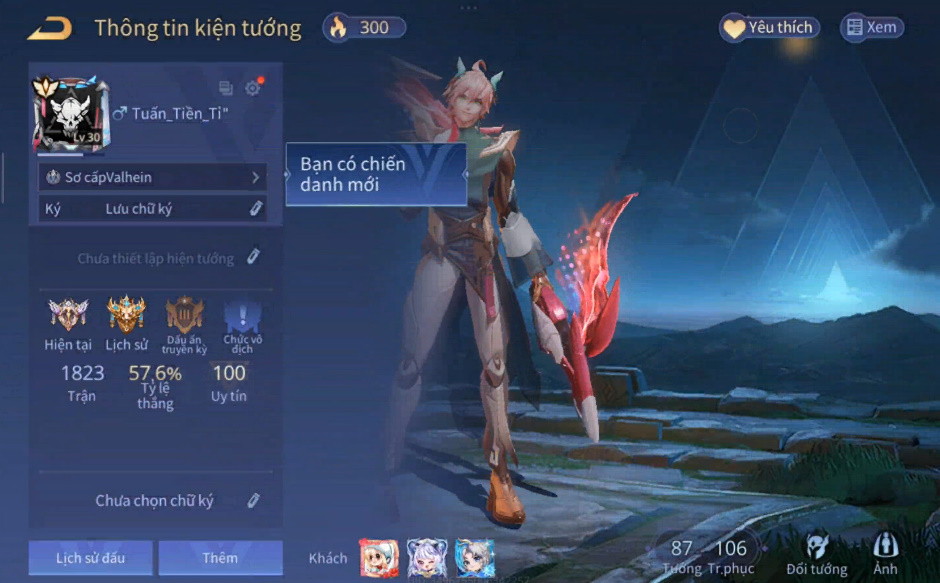This screenshot has width=940, height=583.
Task: View the Lịch sử rank history badge
Action: [126, 315]
